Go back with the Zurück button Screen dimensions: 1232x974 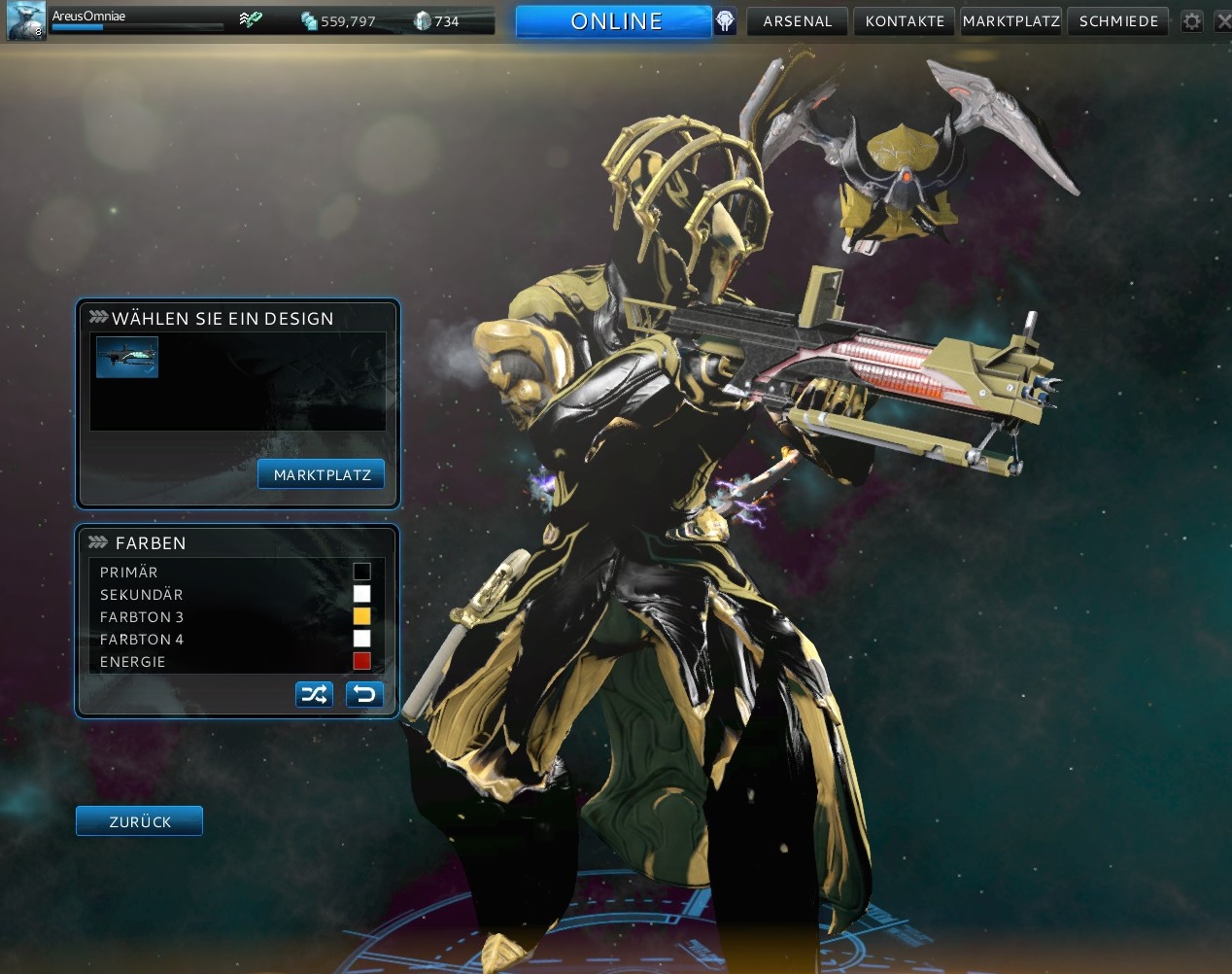(x=139, y=821)
